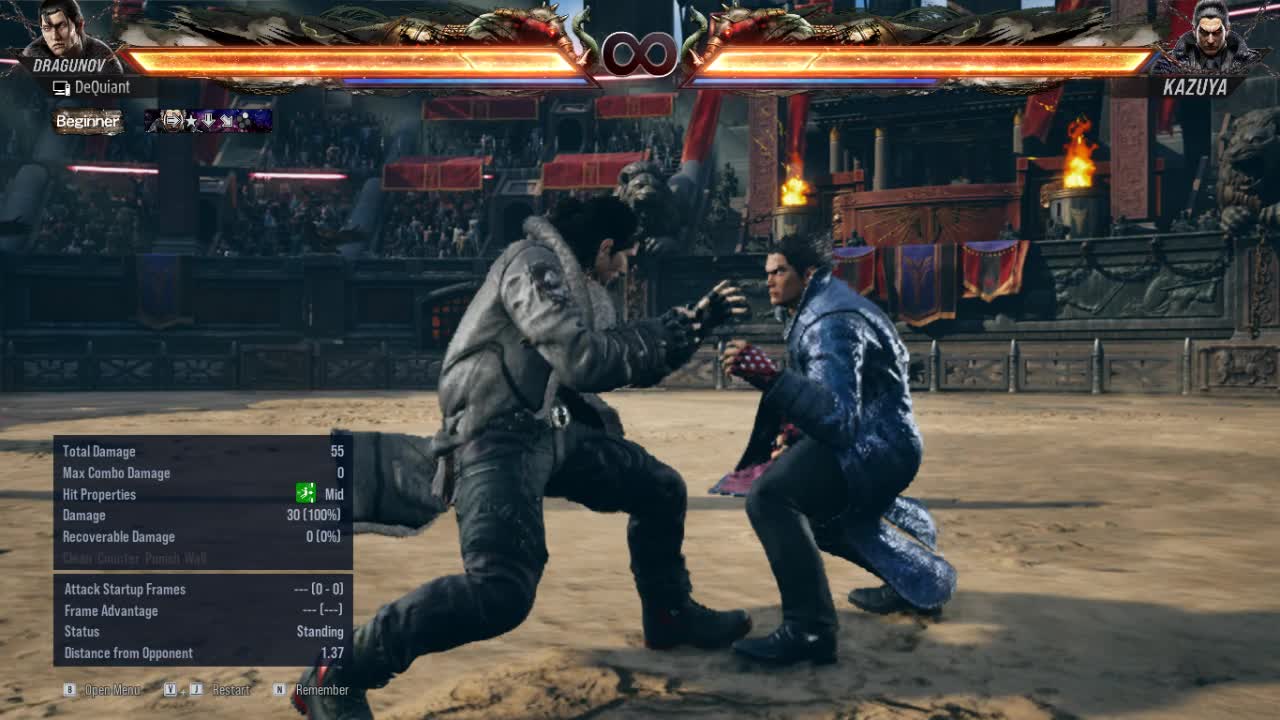Select the Beginner rank badge
Image resolution: width=1280 pixels, height=720 pixels.
coord(88,121)
